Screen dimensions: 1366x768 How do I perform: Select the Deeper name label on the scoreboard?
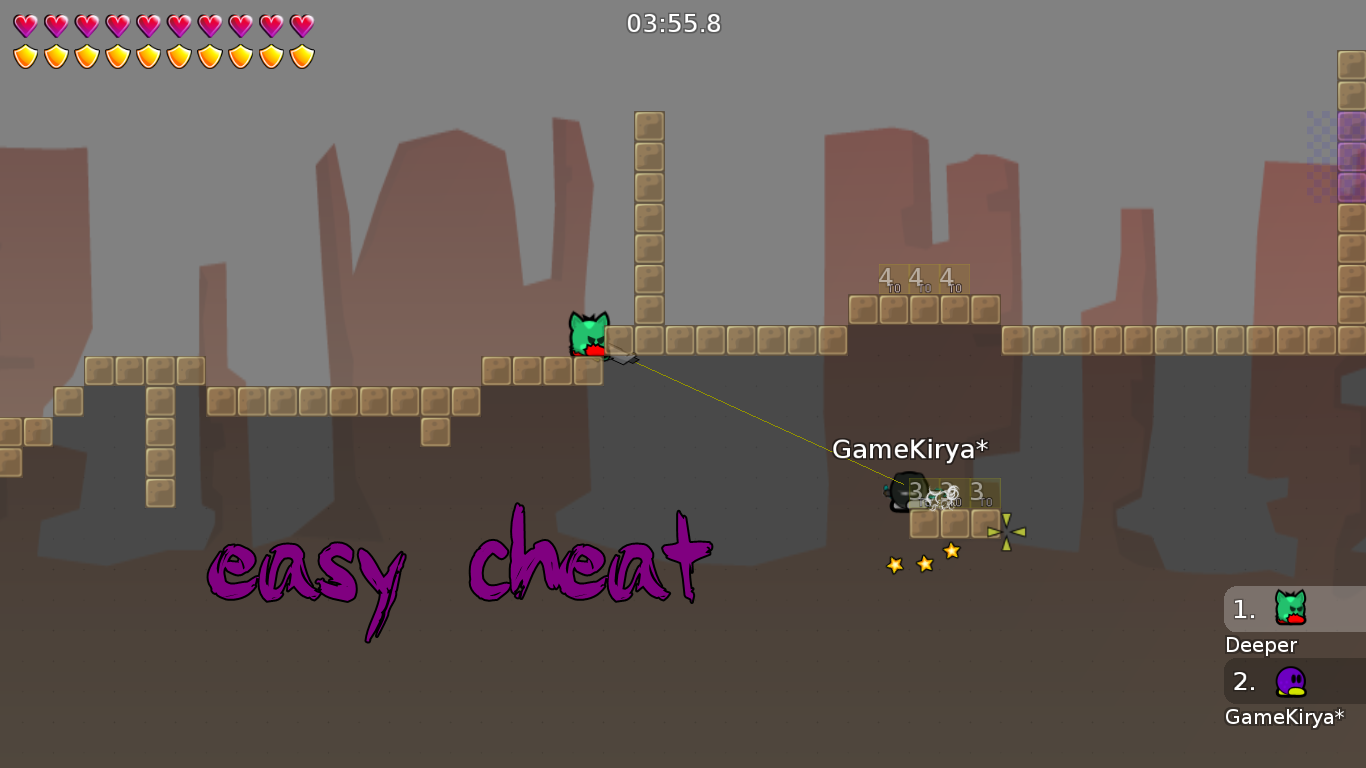tap(1261, 645)
